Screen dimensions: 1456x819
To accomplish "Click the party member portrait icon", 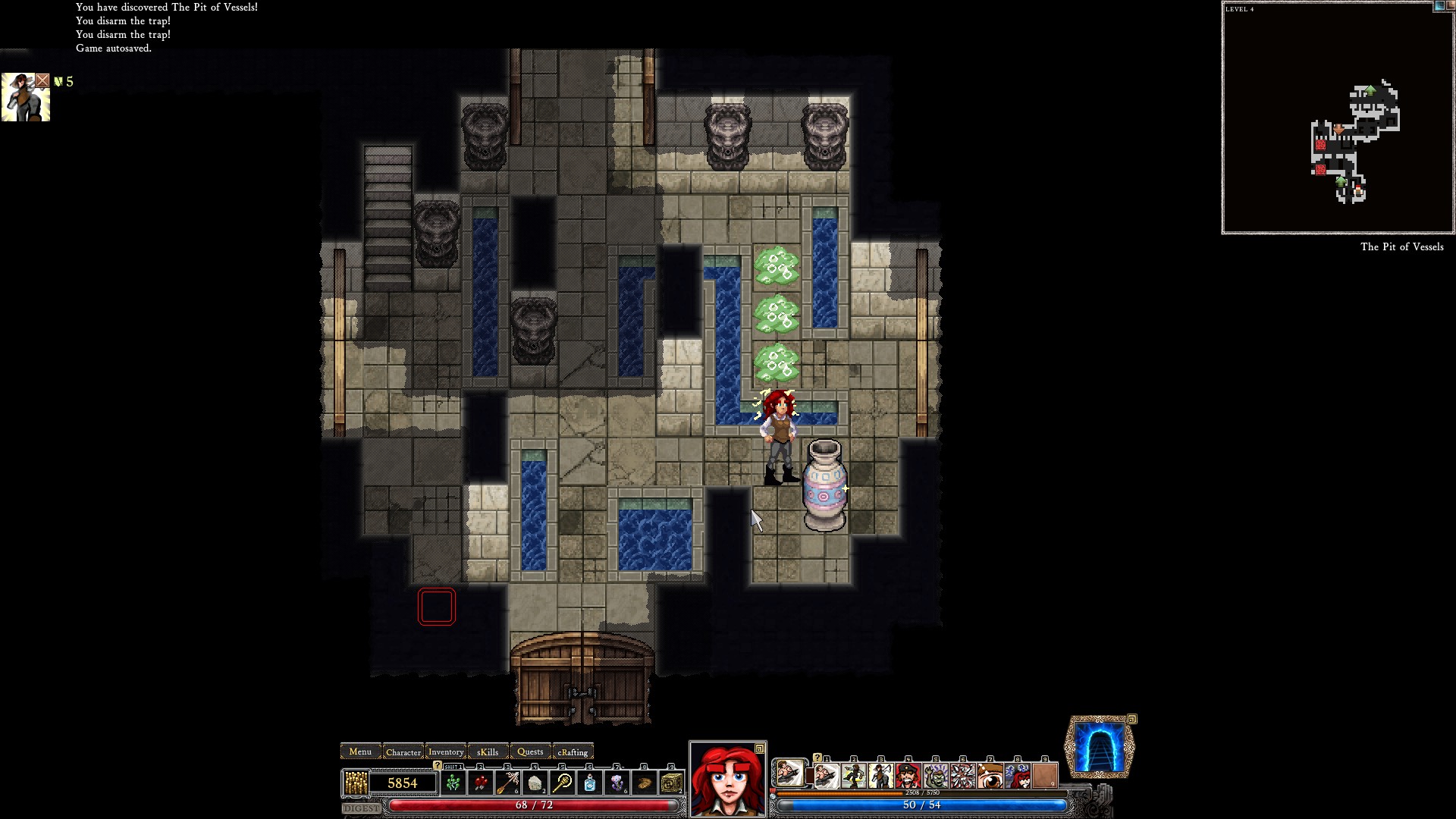I will tap(26, 97).
